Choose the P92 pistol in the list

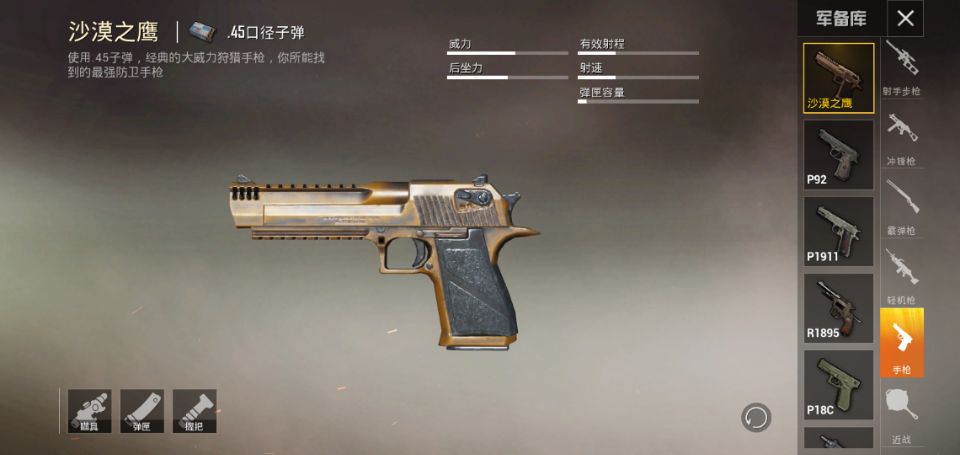point(838,154)
